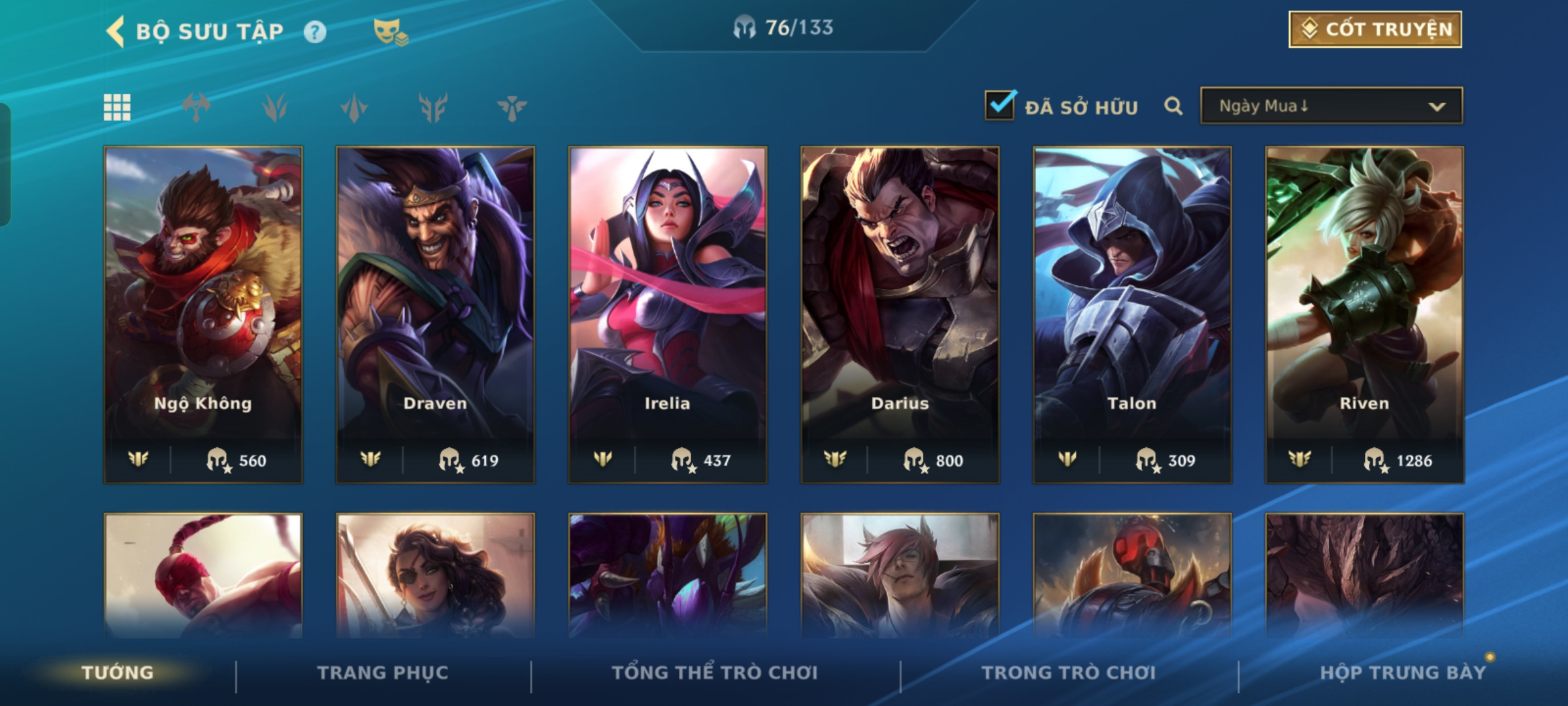
Task: Switch to the Trang Phục tab
Action: 383,673
